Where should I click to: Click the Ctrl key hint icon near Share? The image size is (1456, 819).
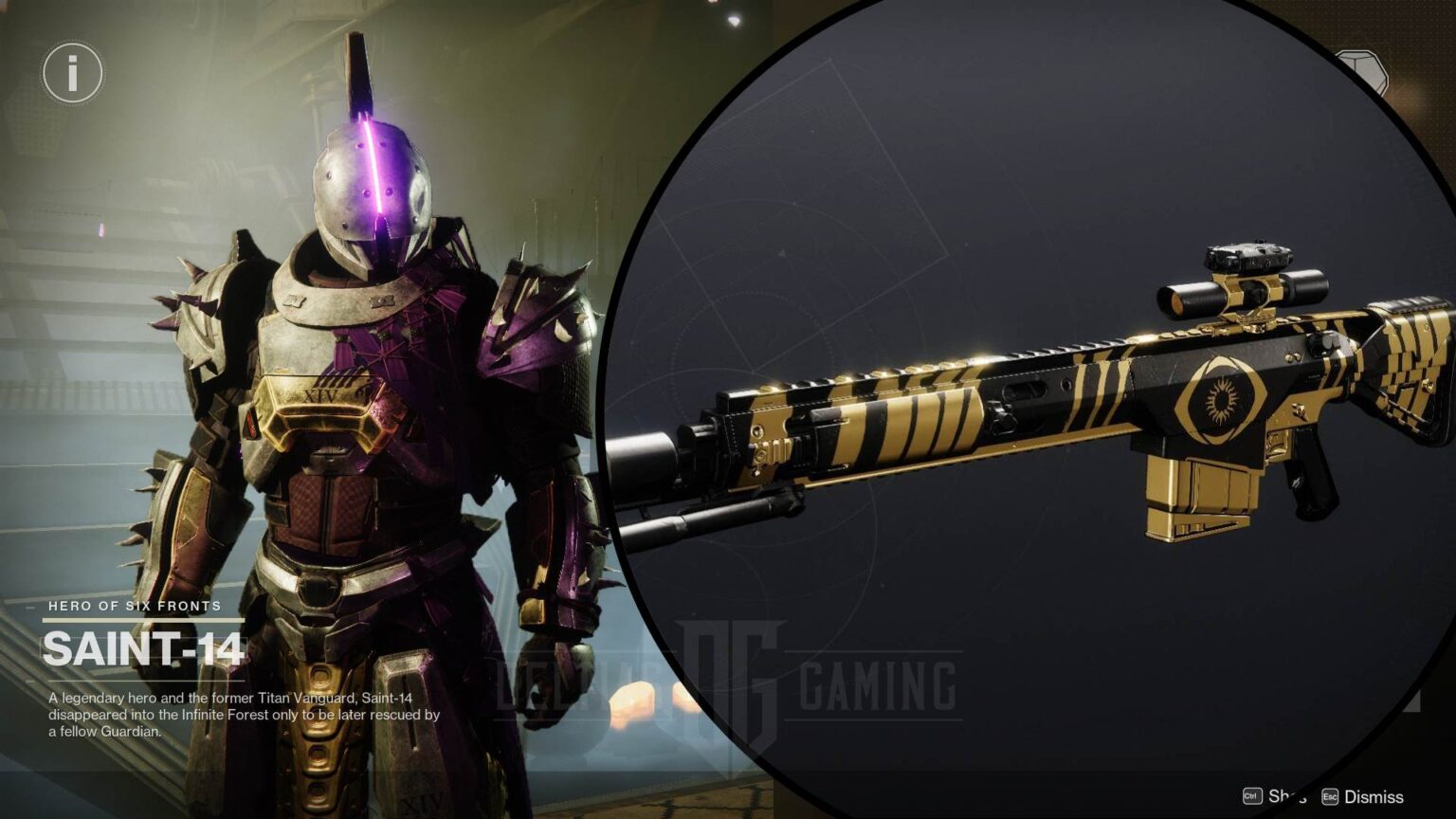tap(1251, 797)
